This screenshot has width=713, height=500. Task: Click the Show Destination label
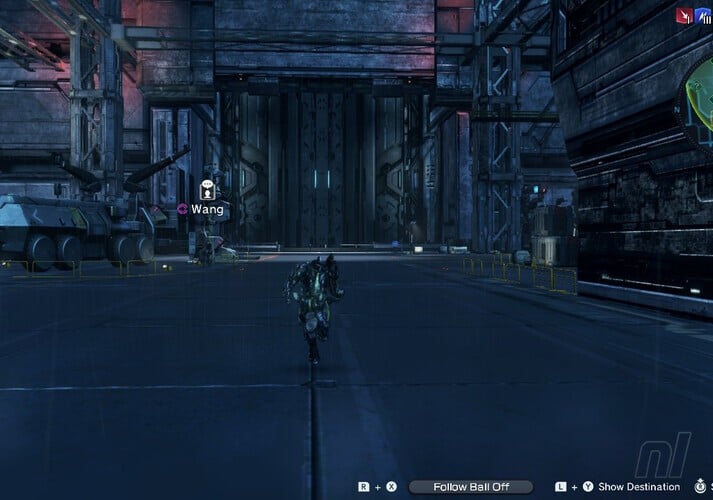click(x=639, y=487)
